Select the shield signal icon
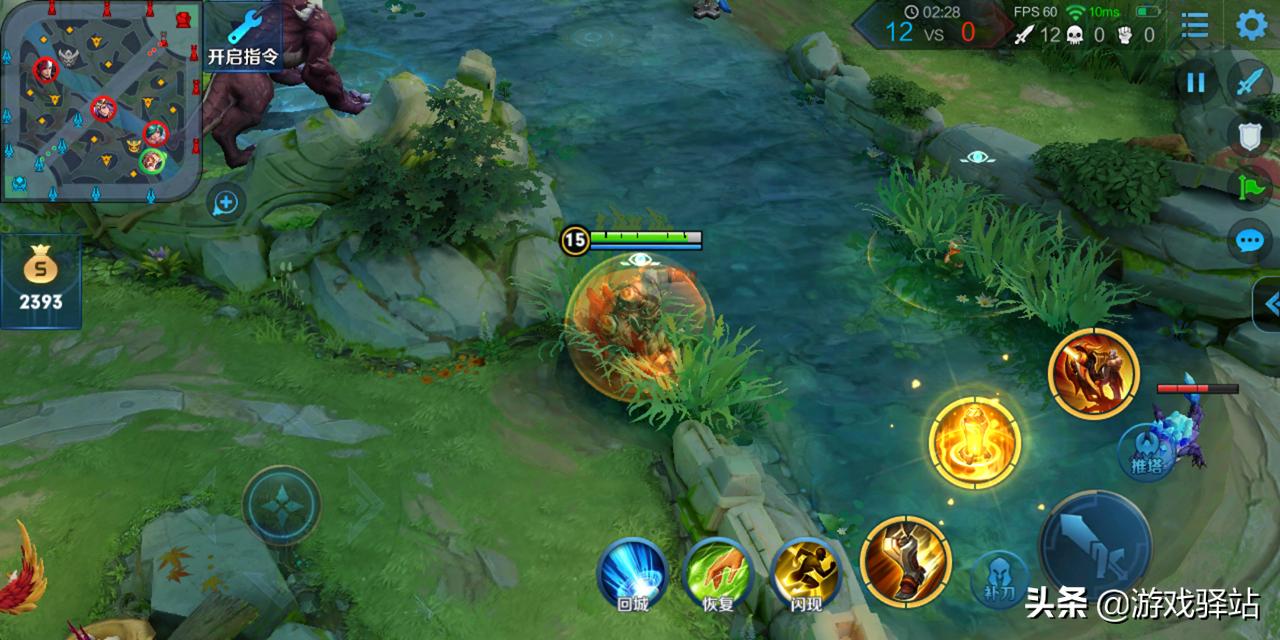Screen dimensions: 1280x640 click(1250, 133)
